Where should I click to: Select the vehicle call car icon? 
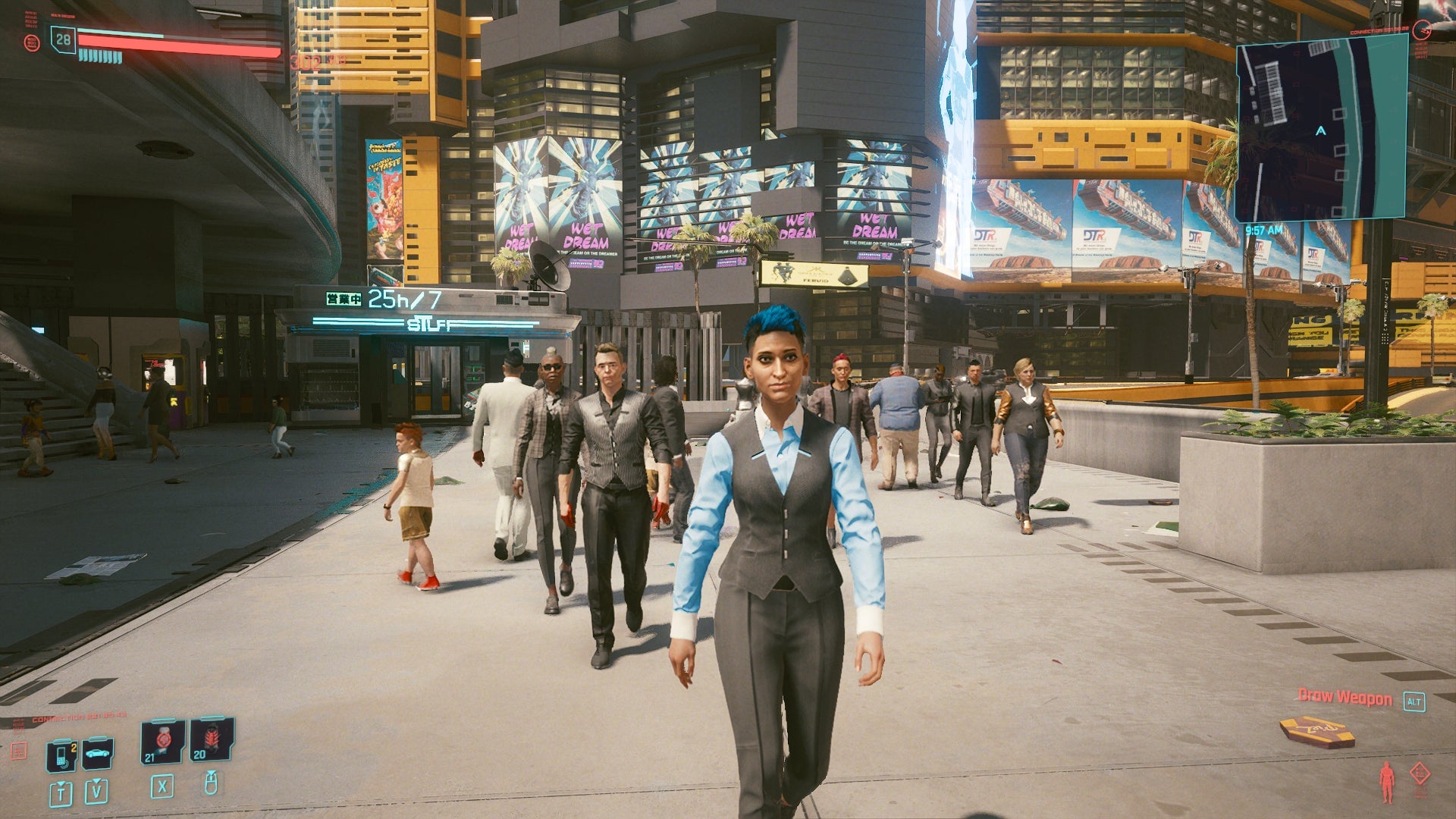98,753
